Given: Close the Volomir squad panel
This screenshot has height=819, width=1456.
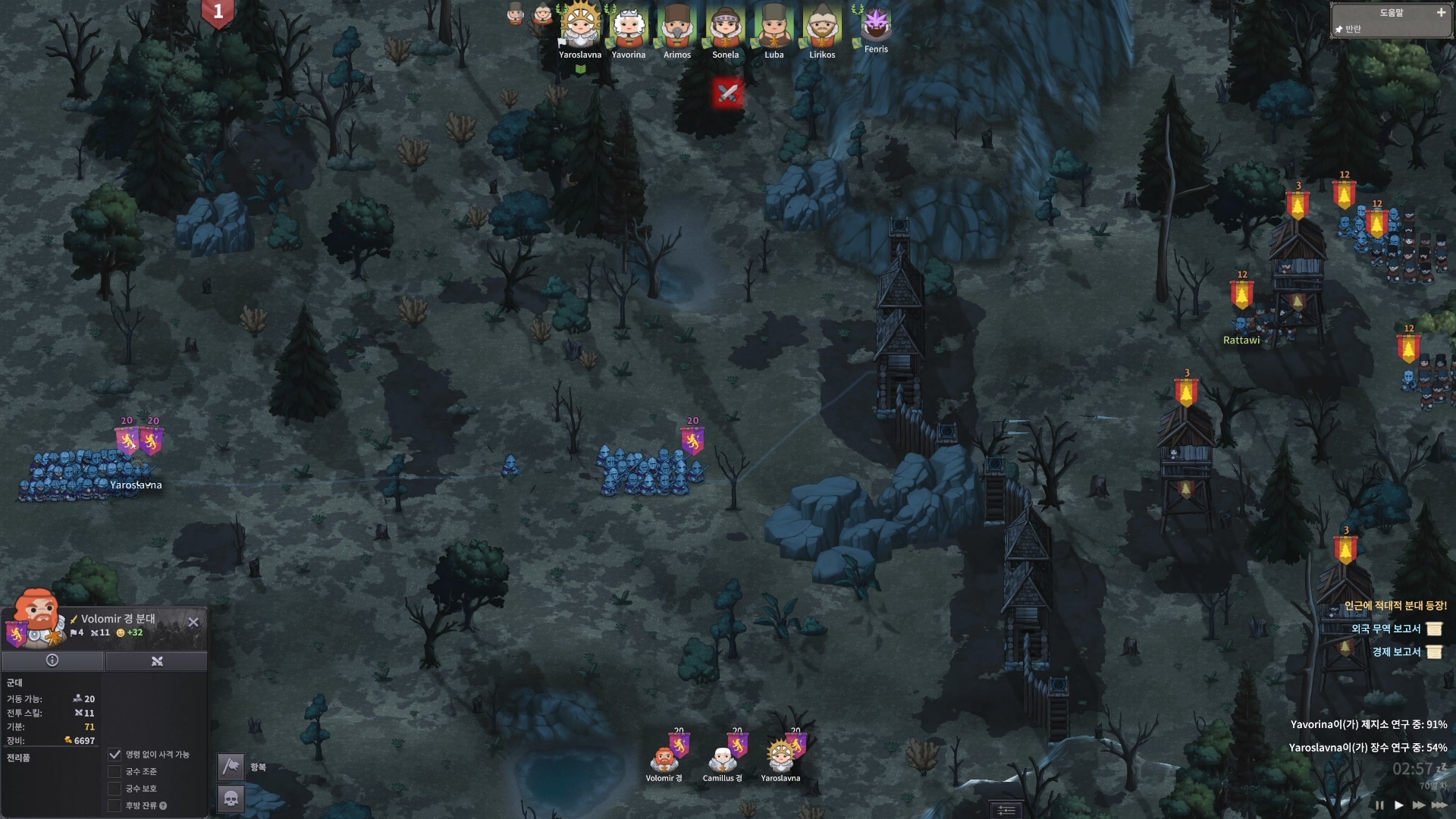Looking at the screenshot, I should tap(193, 622).
